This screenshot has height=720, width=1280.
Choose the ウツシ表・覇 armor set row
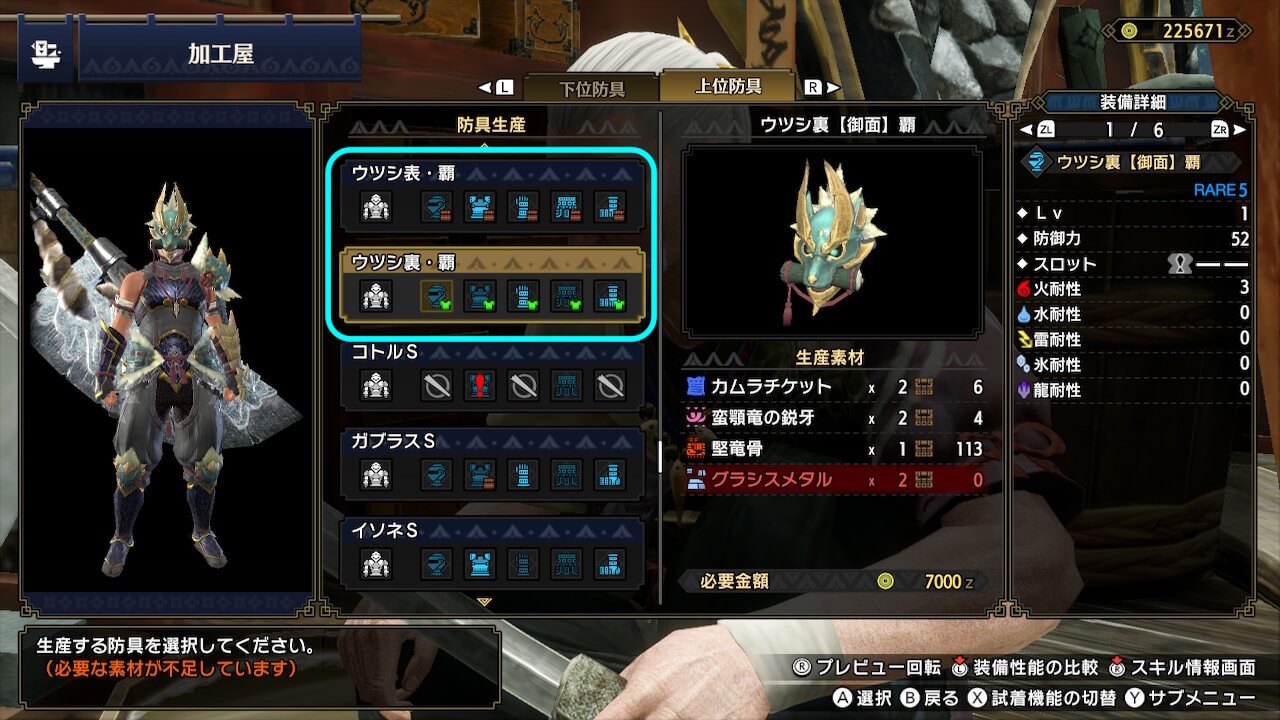[492, 194]
